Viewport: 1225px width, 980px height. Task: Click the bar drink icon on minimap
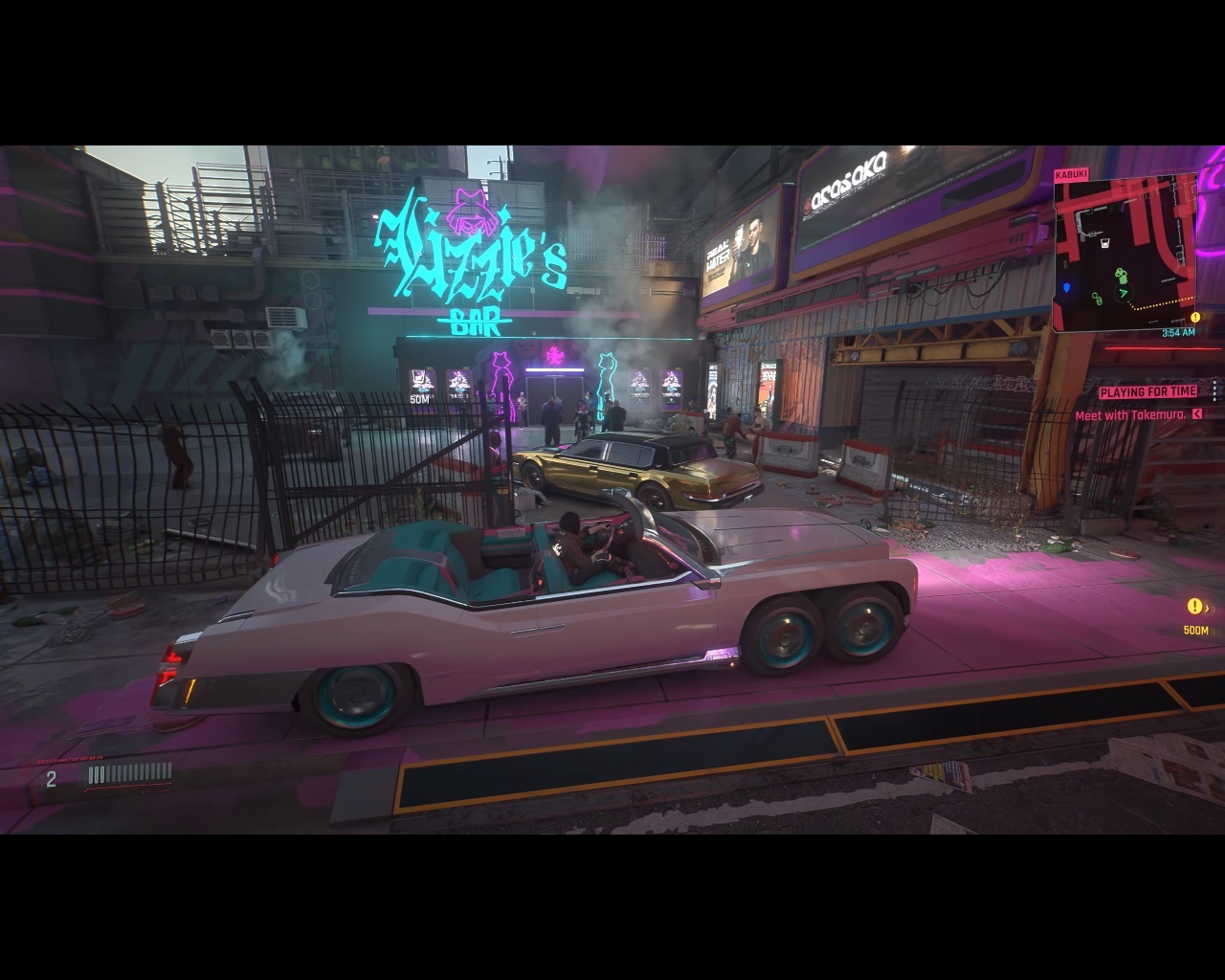pyautogui.click(x=1104, y=243)
